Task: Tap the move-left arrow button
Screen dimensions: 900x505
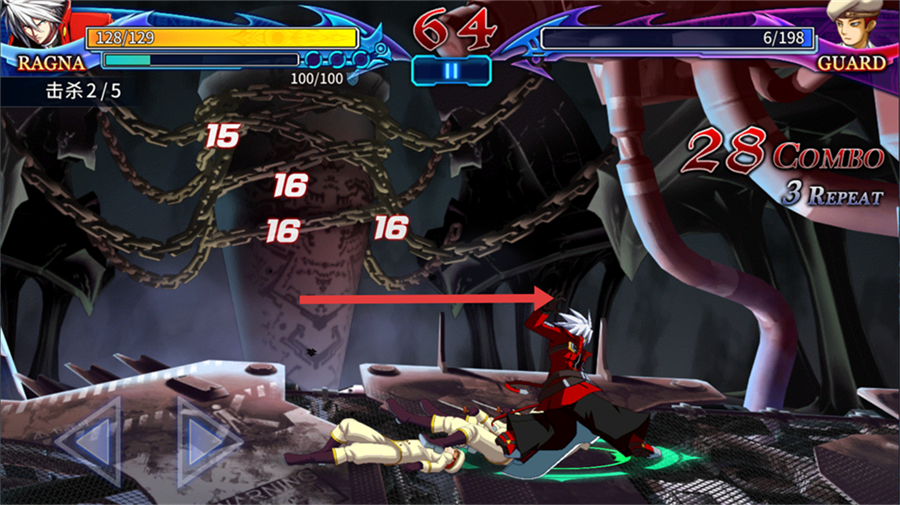Action: pos(88,440)
